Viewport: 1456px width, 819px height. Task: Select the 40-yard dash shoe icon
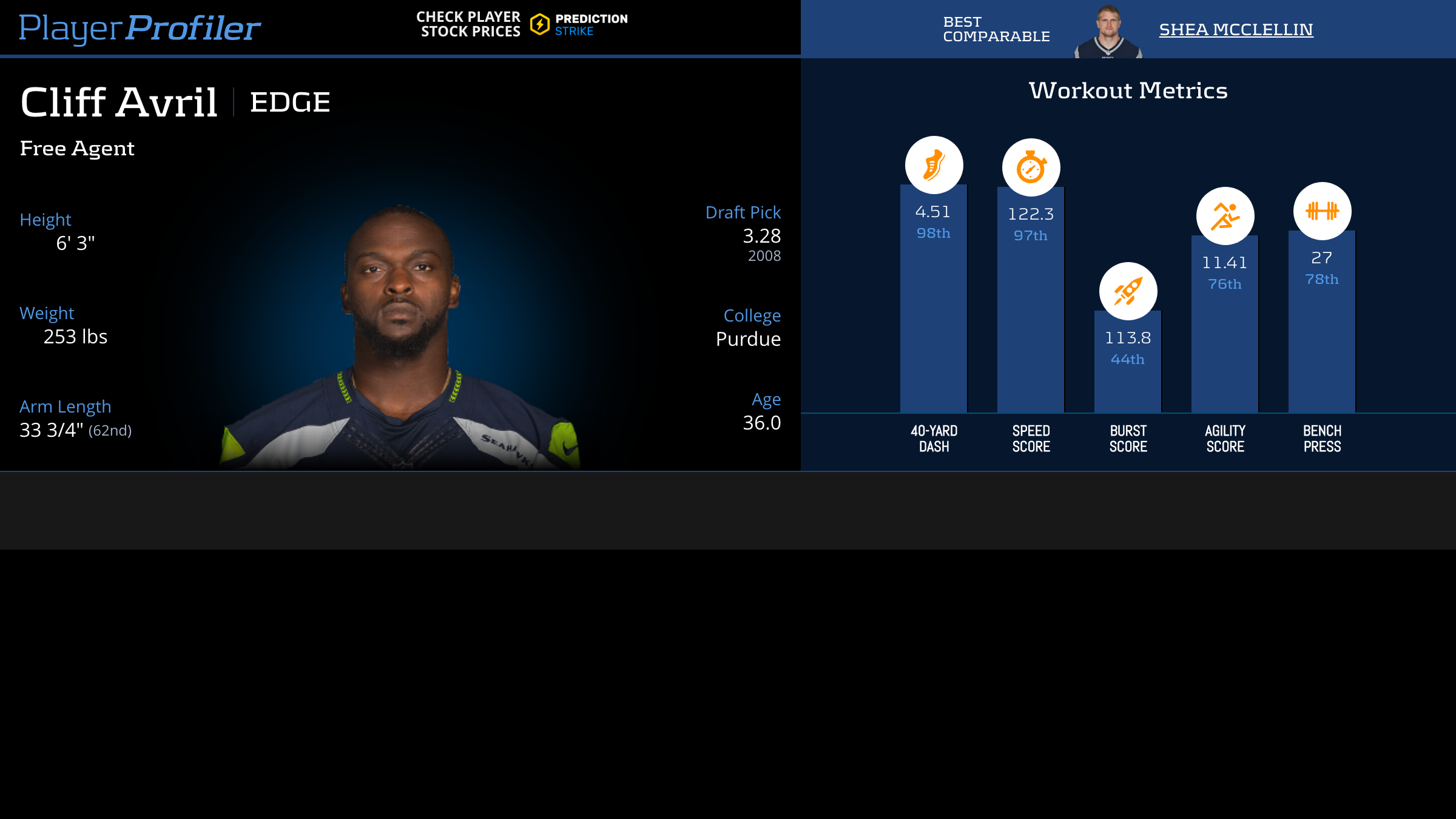click(934, 165)
